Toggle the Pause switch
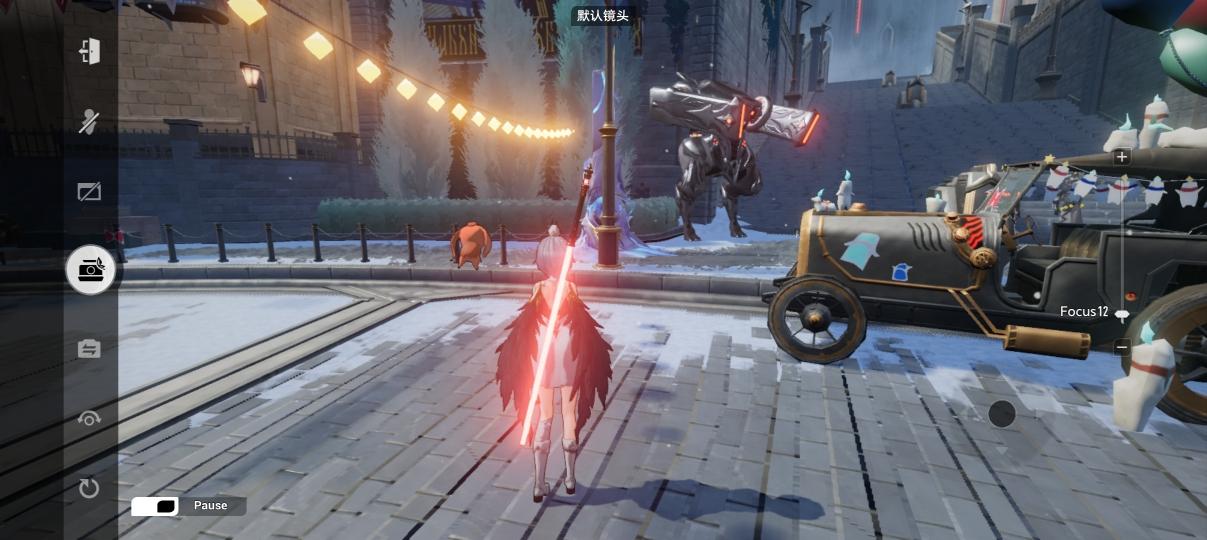 click(155, 506)
